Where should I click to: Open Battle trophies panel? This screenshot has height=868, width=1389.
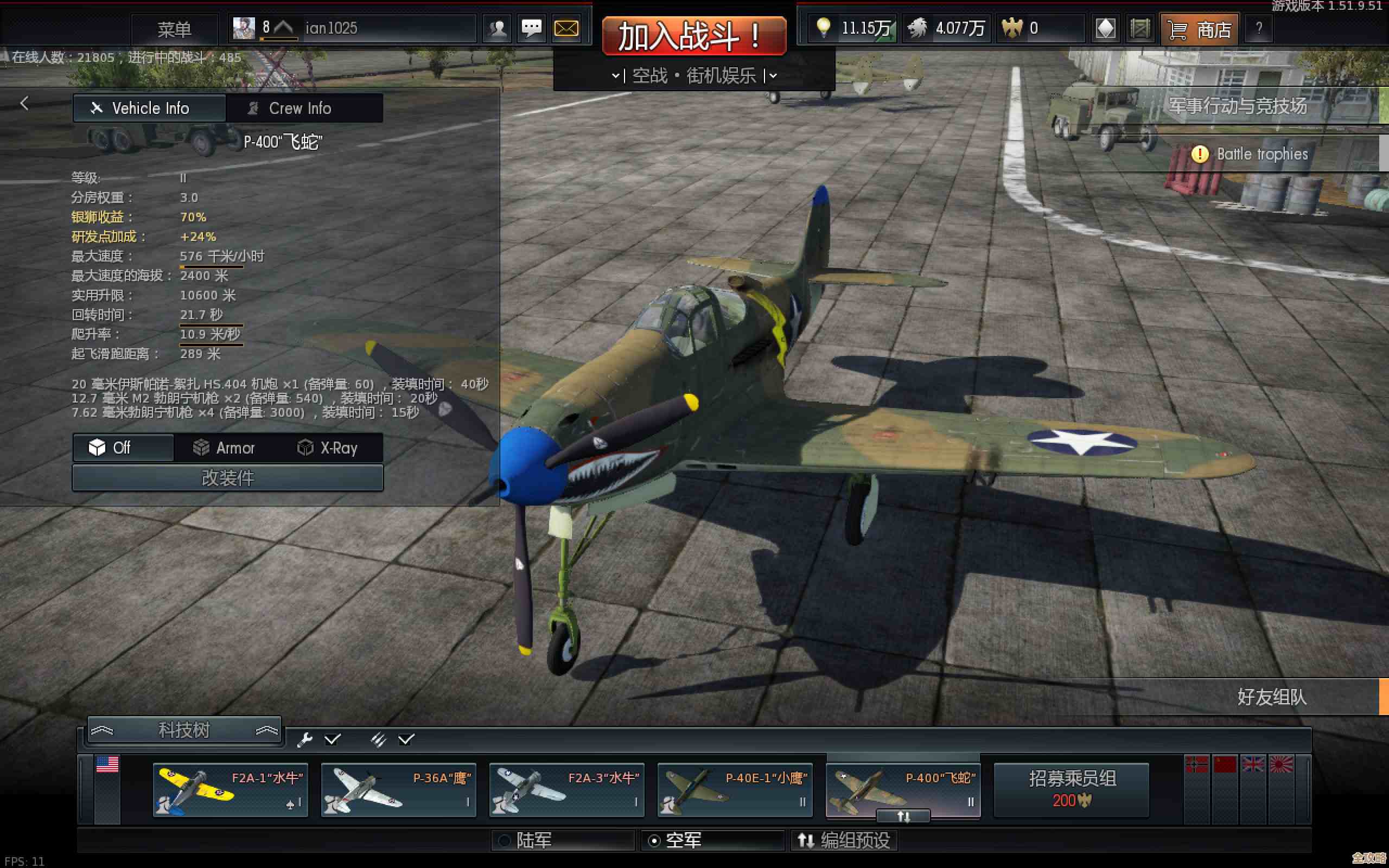[1261, 154]
